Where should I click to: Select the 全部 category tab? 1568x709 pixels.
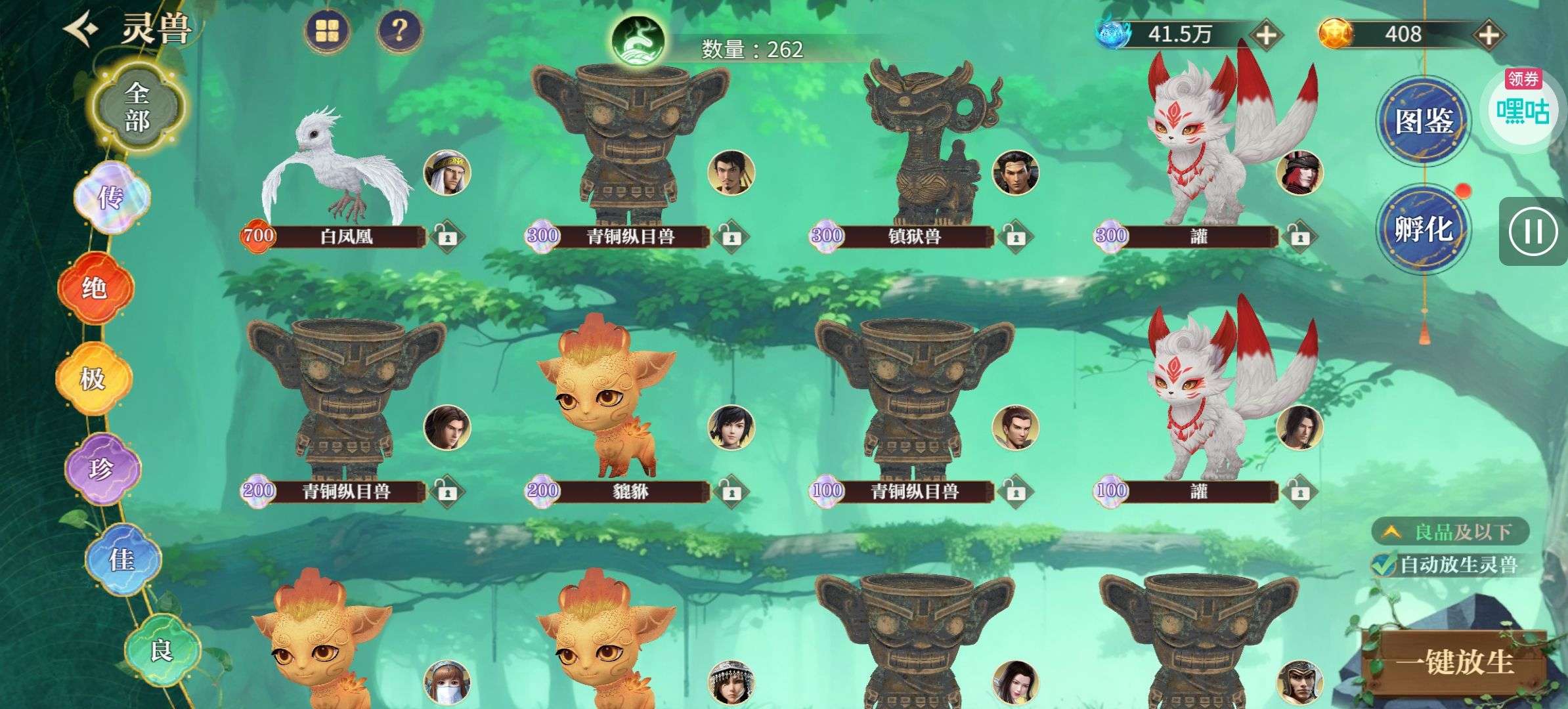(137, 106)
